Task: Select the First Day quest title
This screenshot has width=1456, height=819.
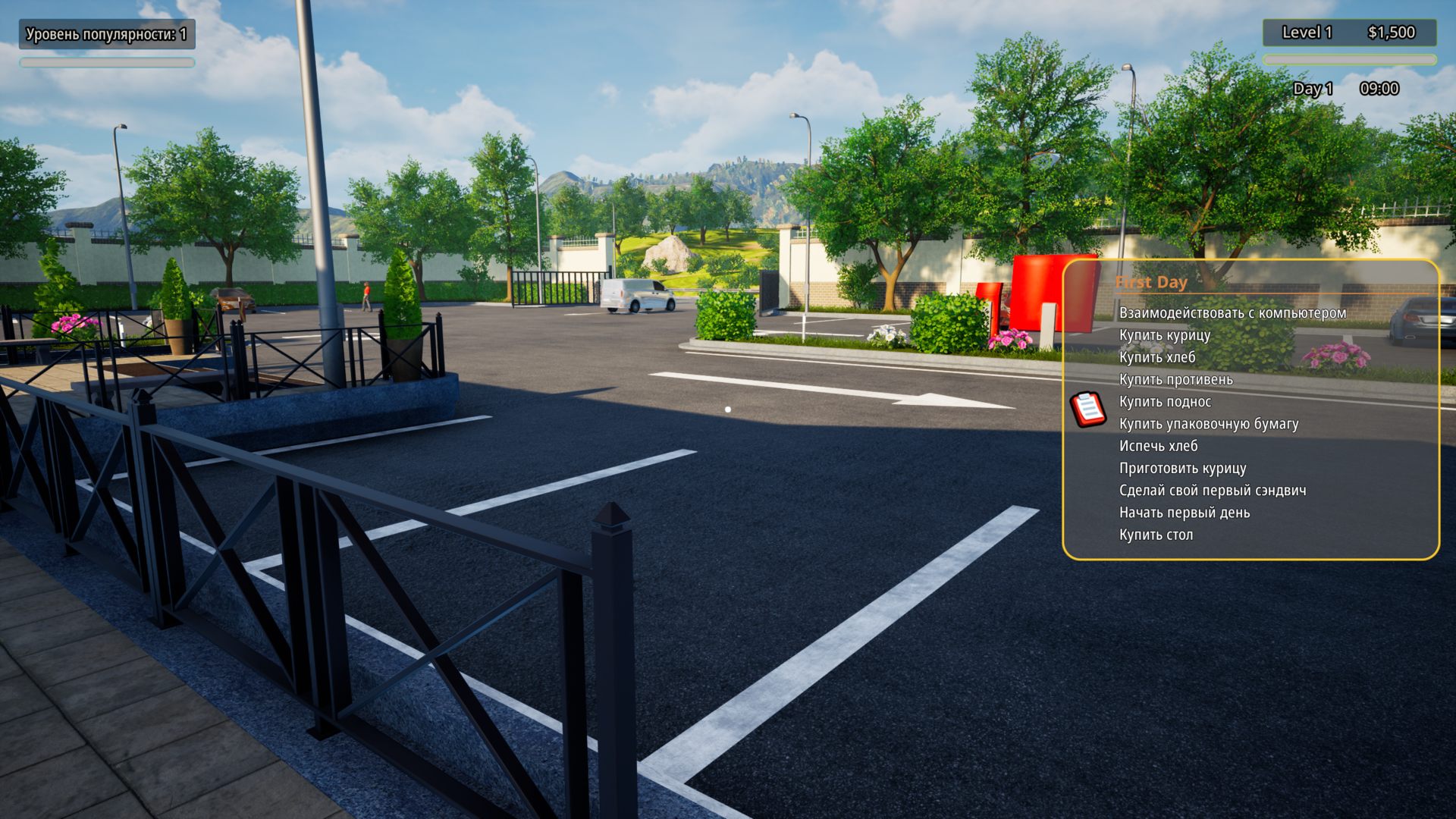Action: click(x=1150, y=282)
